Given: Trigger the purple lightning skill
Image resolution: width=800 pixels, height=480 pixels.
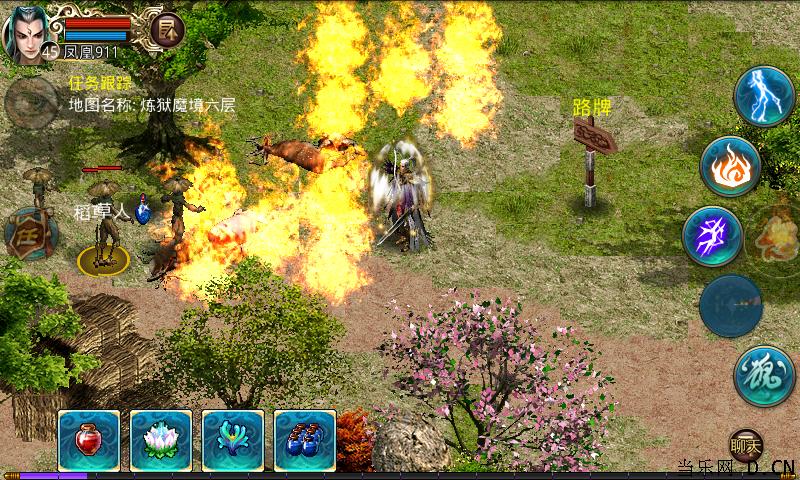Looking at the screenshot, I should pos(712,237).
